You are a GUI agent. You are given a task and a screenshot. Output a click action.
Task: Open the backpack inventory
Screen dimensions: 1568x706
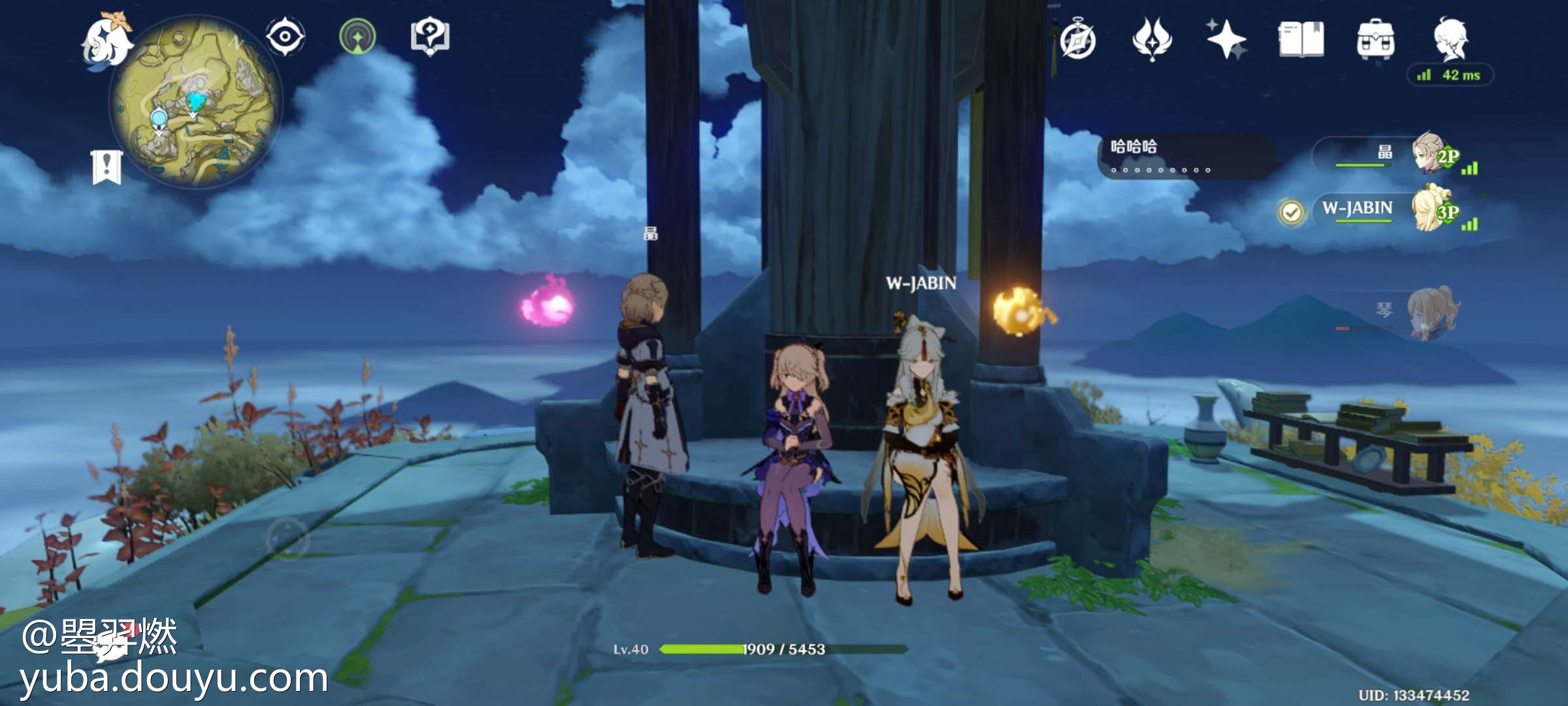click(x=1375, y=39)
